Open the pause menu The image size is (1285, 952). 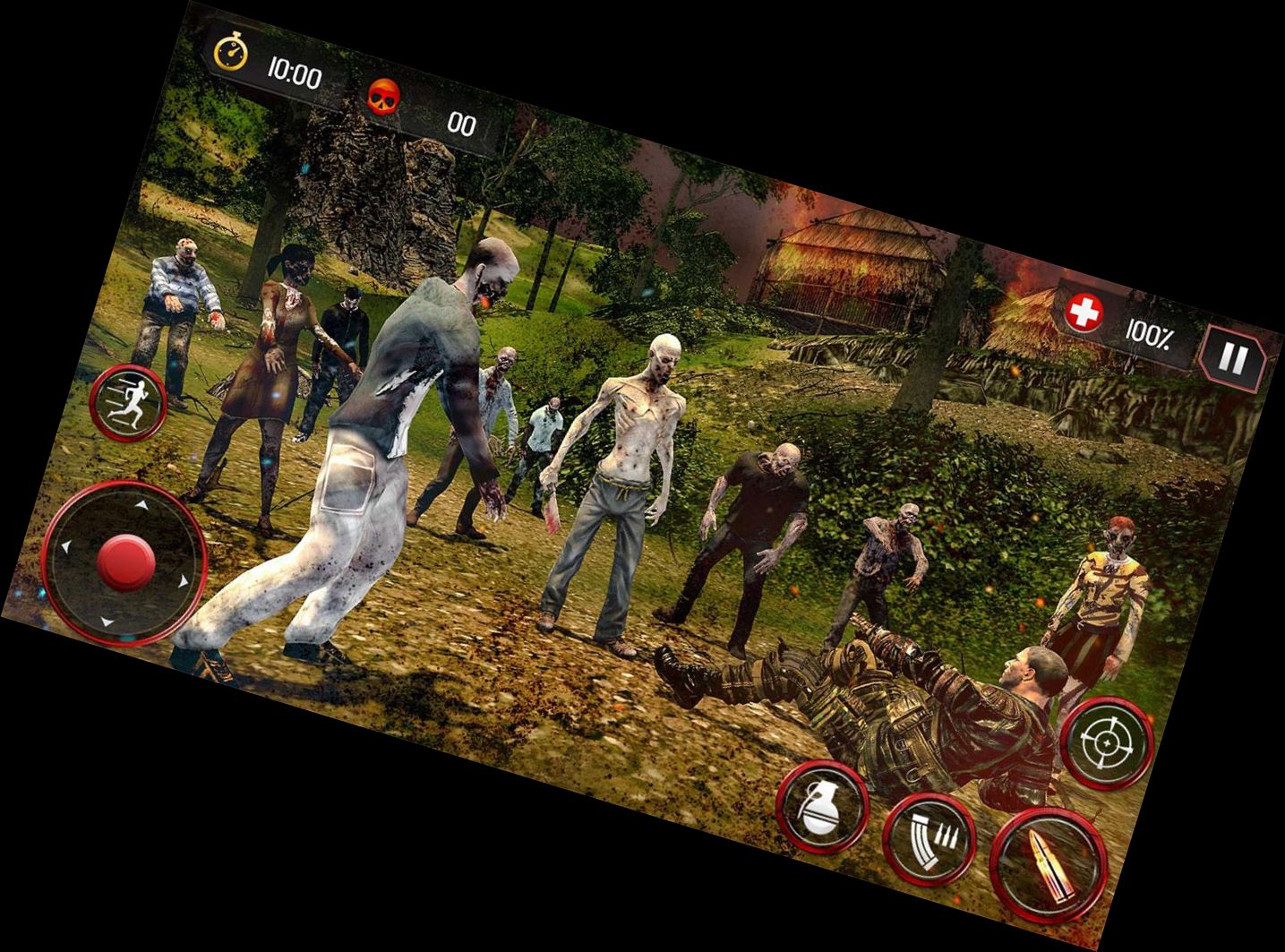pos(1232,355)
